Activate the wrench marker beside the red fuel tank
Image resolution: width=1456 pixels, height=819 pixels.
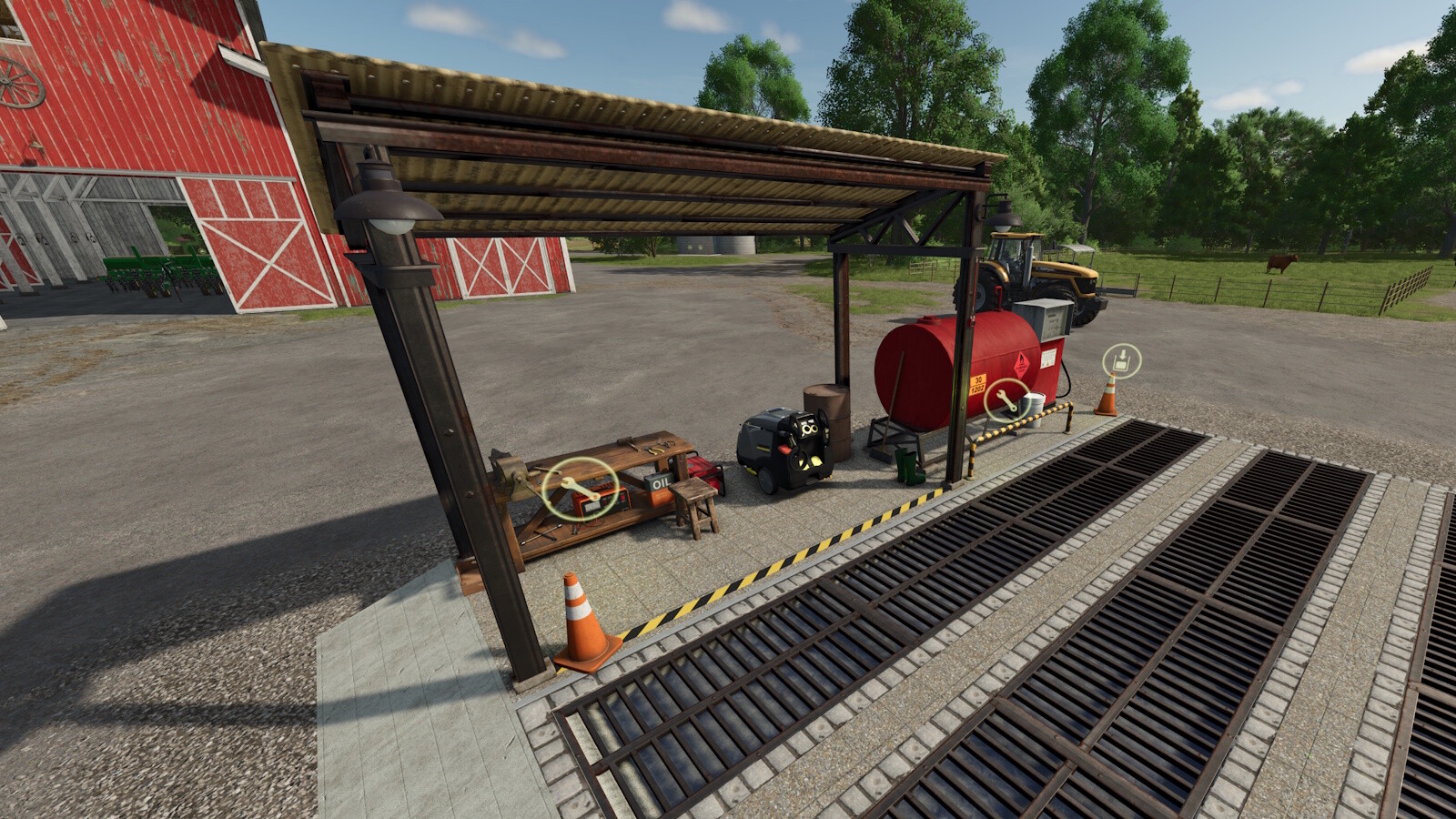click(1007, 399)
